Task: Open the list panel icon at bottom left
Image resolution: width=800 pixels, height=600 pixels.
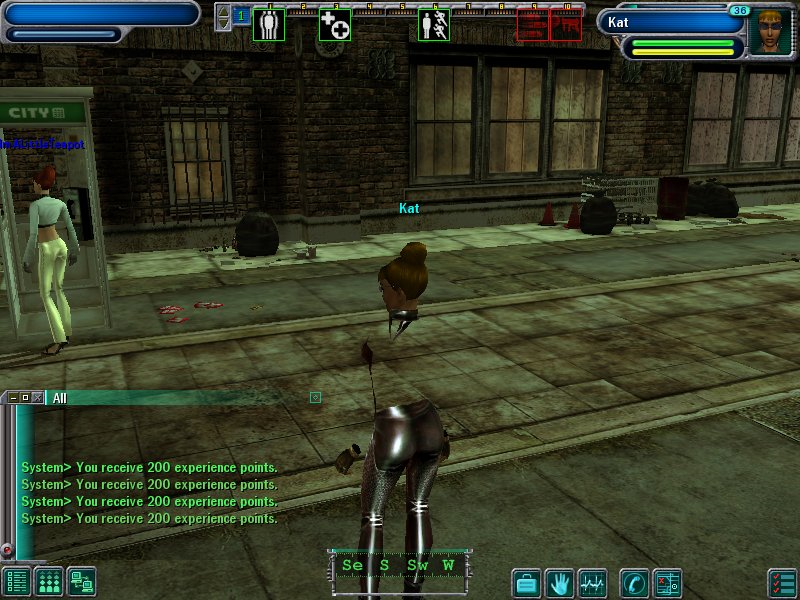Action: [x=16, y=581]
